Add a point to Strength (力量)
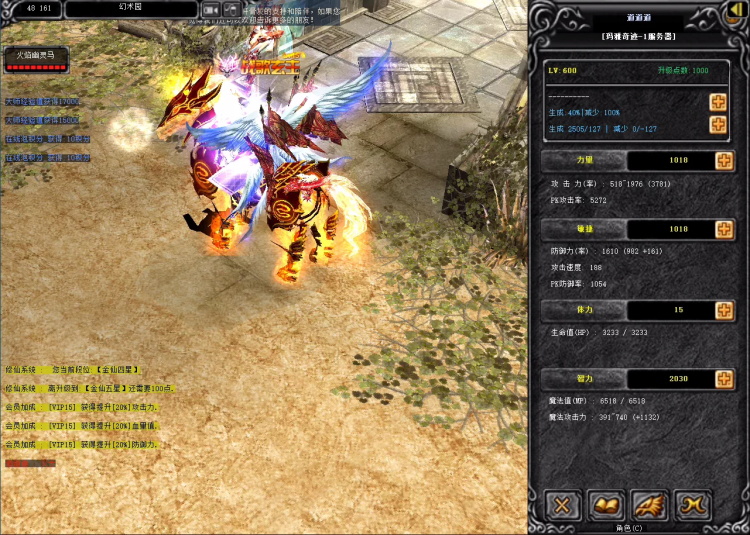 724,161
